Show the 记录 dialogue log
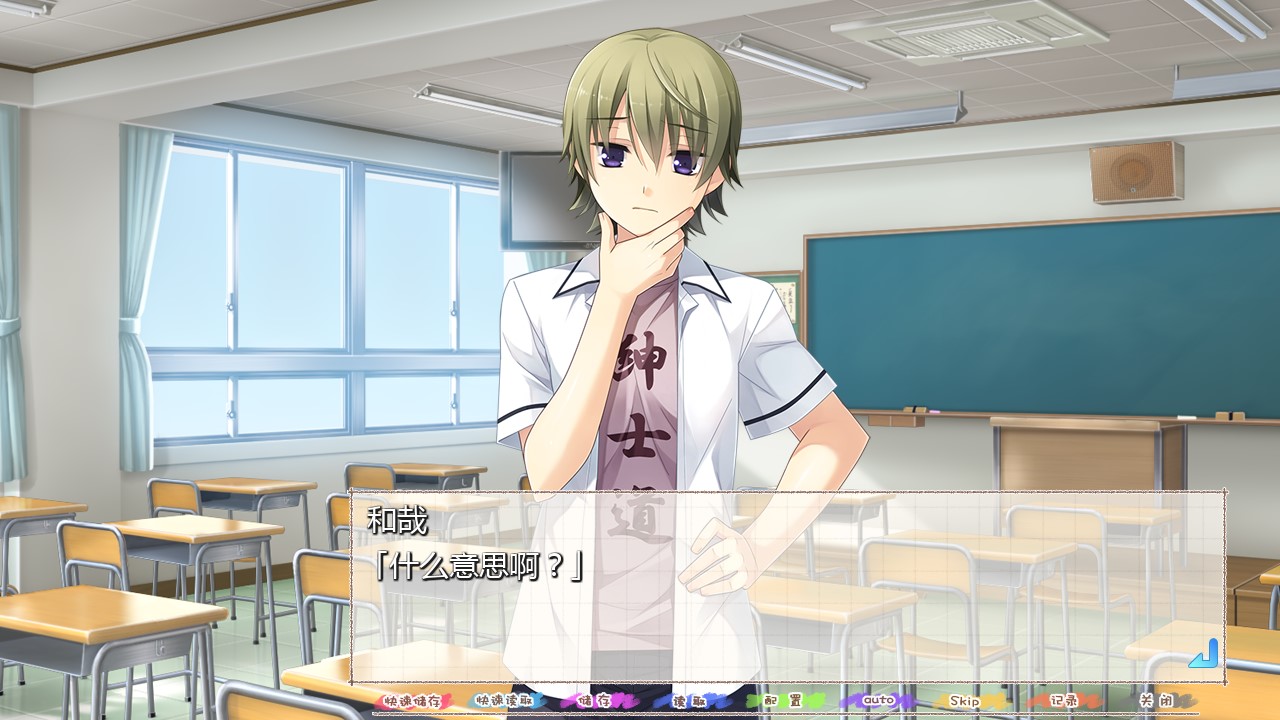 coord(1062,701)
